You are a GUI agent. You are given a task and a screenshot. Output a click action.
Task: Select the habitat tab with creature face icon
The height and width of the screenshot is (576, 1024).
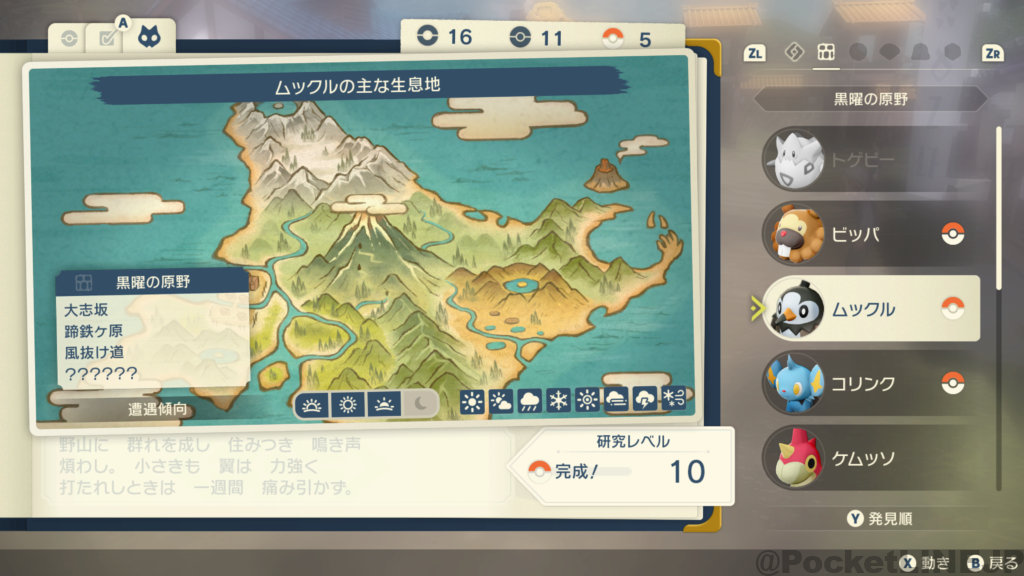155,38
